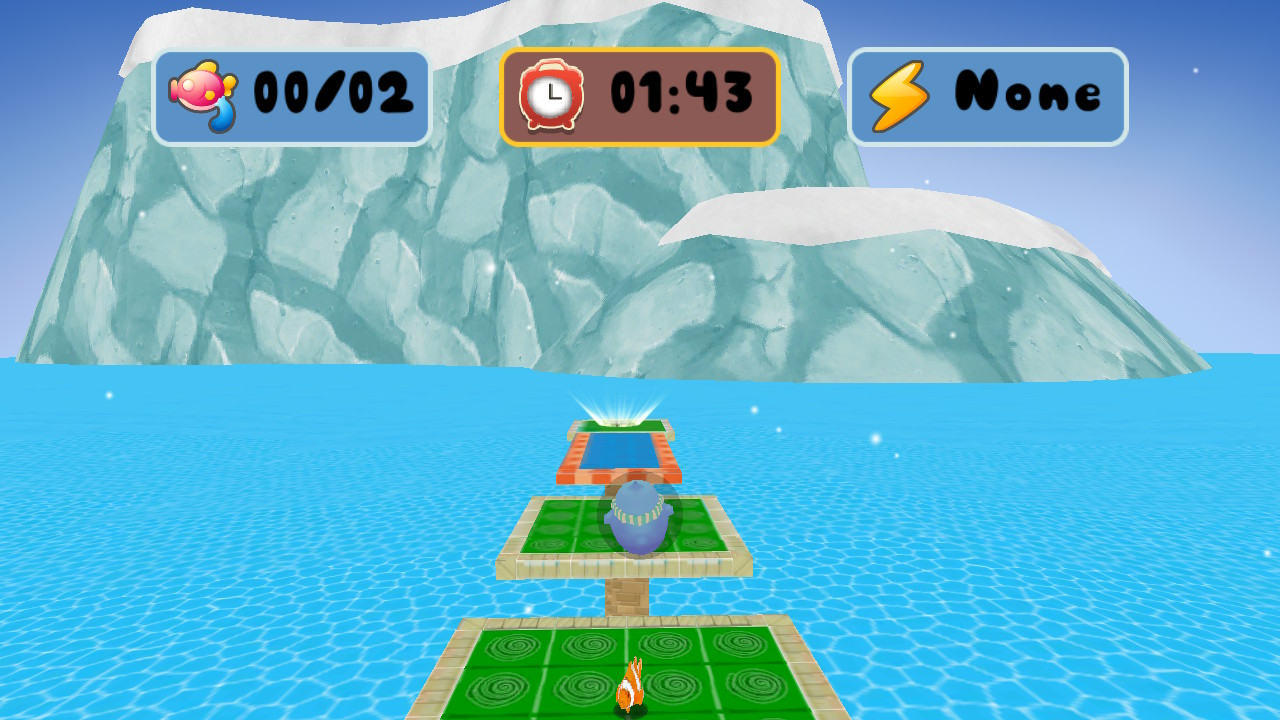Click the clock face inside the alarm icon
This screenshot has height=720, width=1280.
click(553, 93)
